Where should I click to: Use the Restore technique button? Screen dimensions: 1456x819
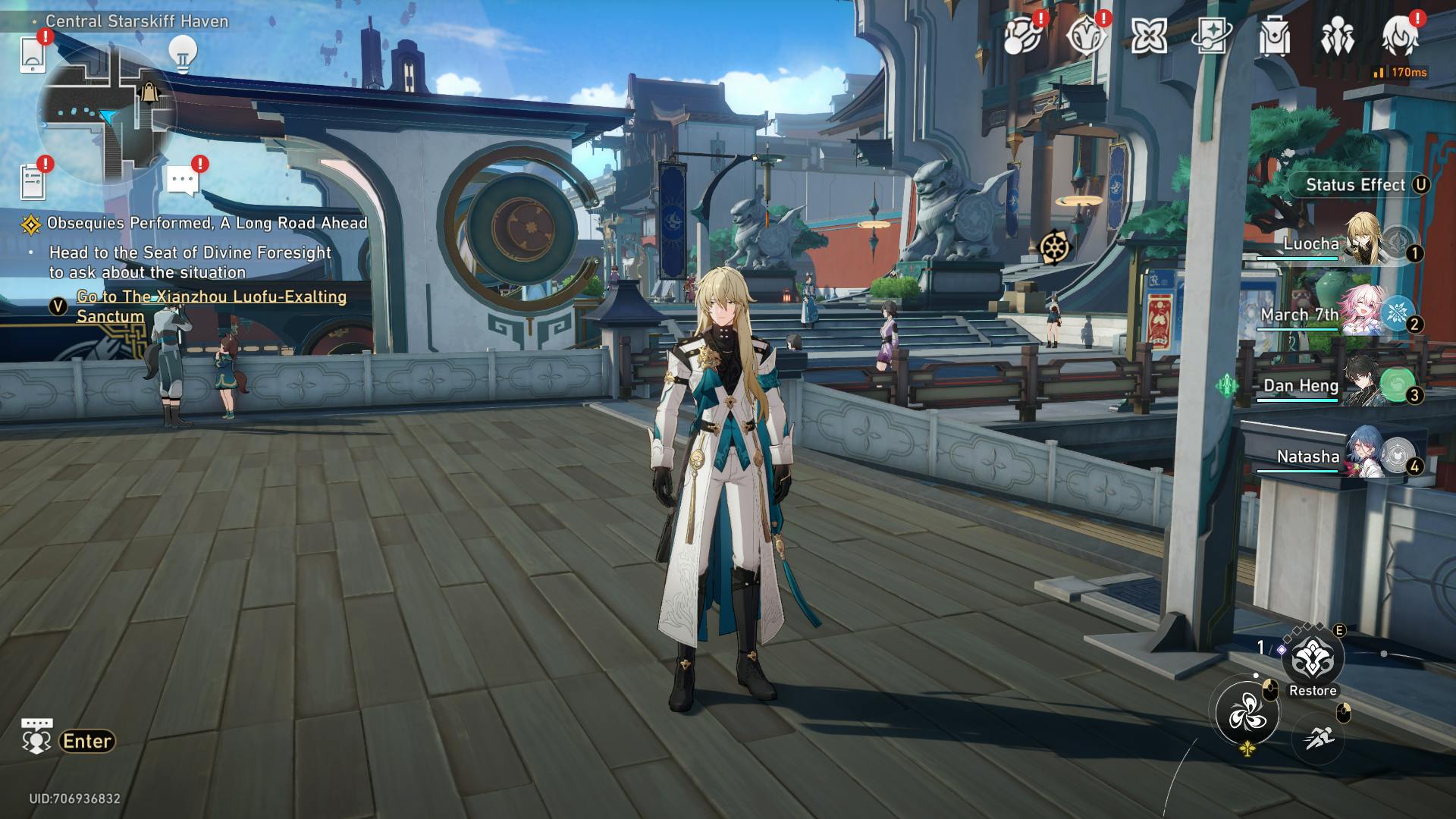coord(1313,660)
